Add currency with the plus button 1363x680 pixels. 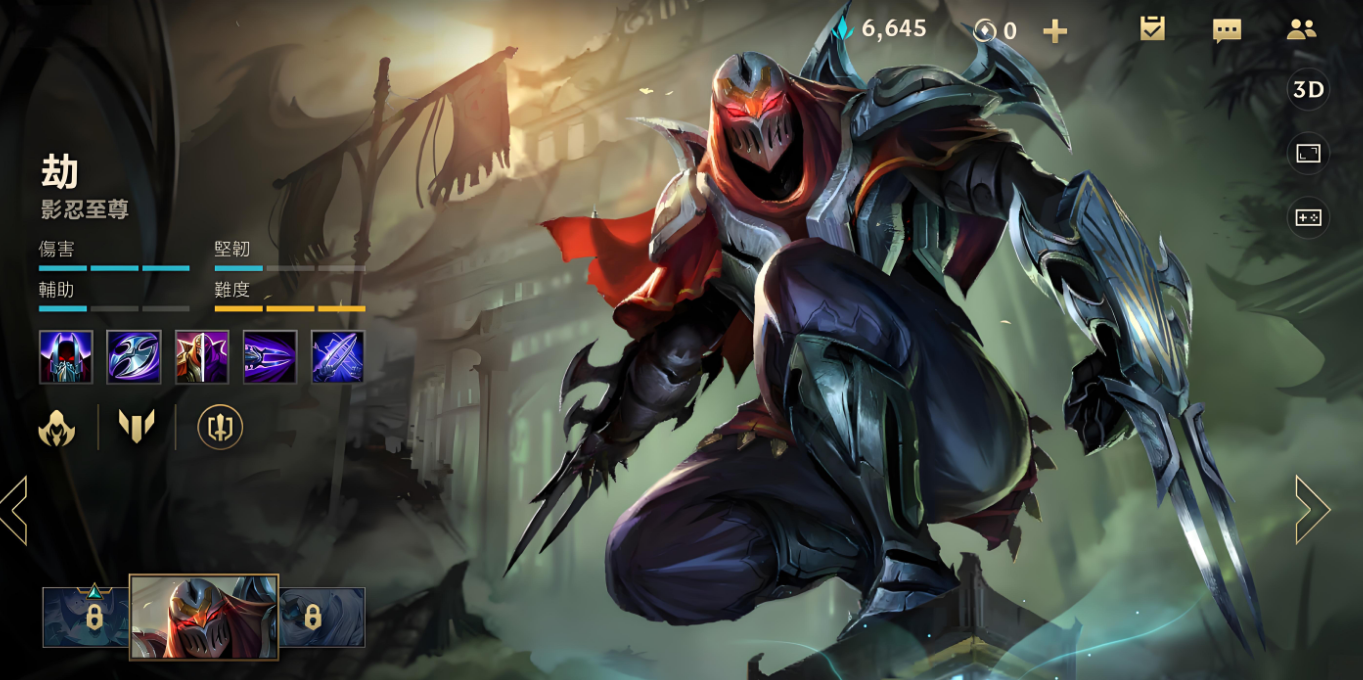pos(1055,31)
